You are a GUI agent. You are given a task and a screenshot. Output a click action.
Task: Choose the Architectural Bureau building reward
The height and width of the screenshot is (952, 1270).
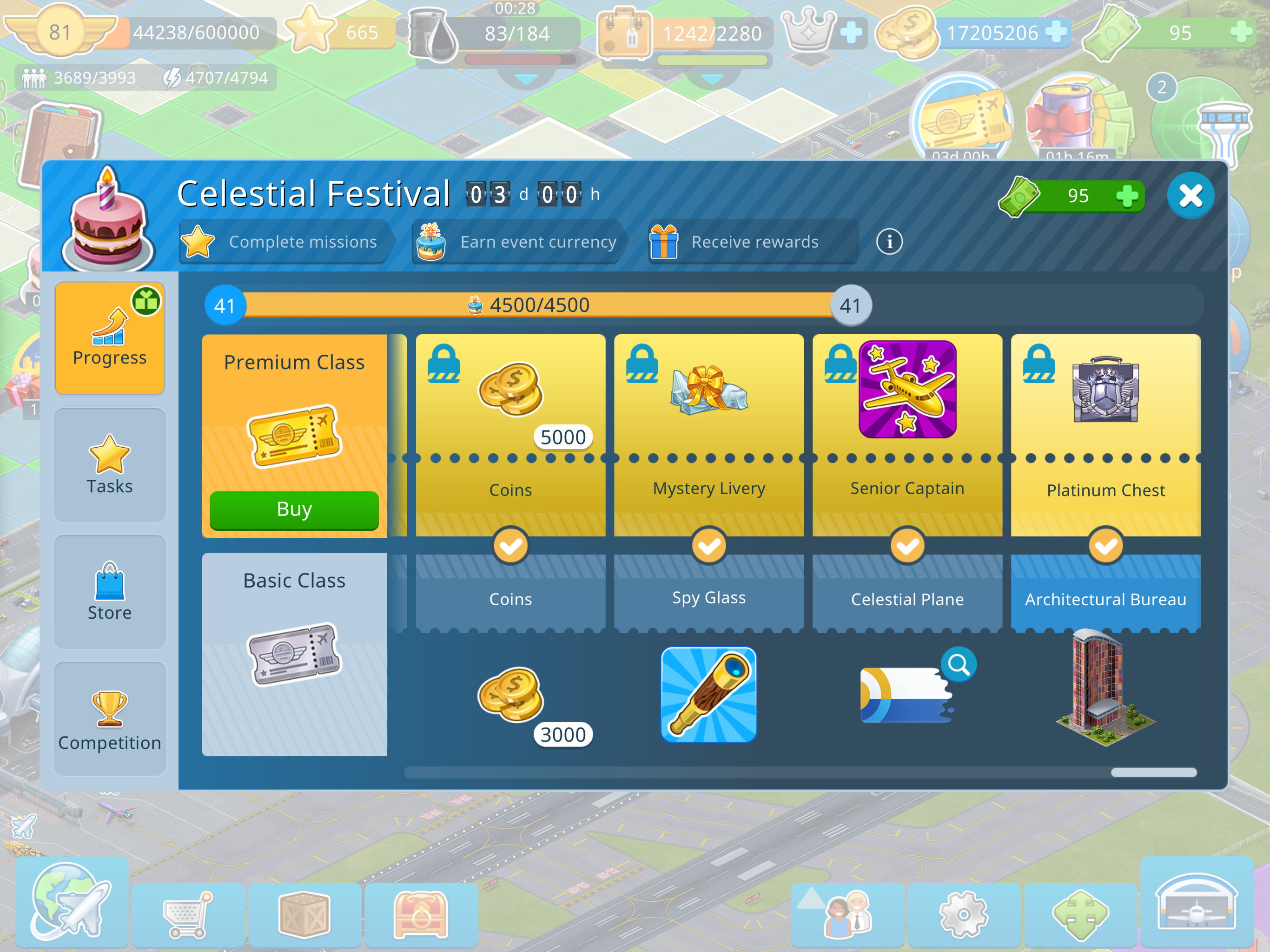[x=1105, y=689]
